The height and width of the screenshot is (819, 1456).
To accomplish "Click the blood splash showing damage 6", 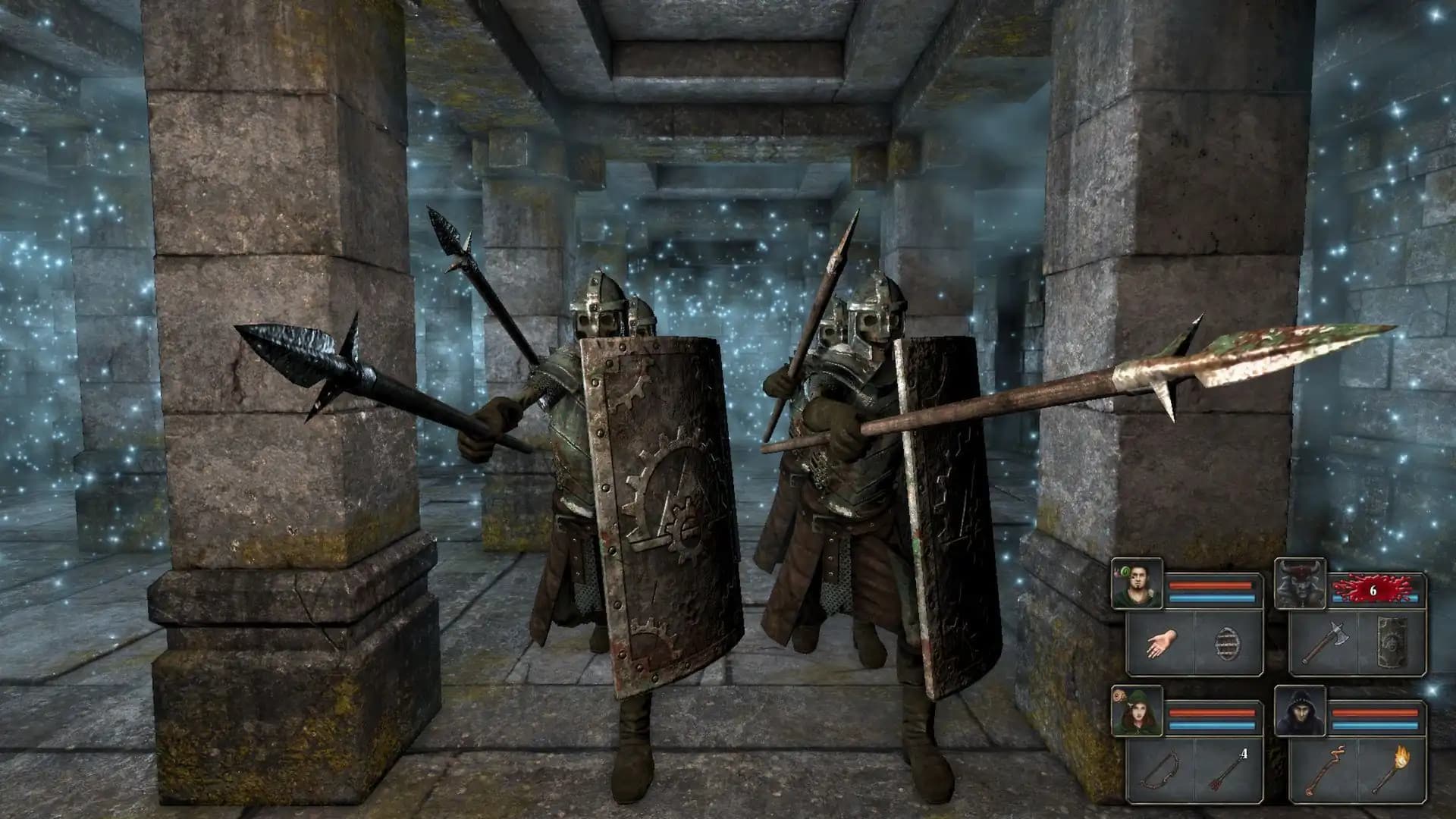I will coord(1372,589).
